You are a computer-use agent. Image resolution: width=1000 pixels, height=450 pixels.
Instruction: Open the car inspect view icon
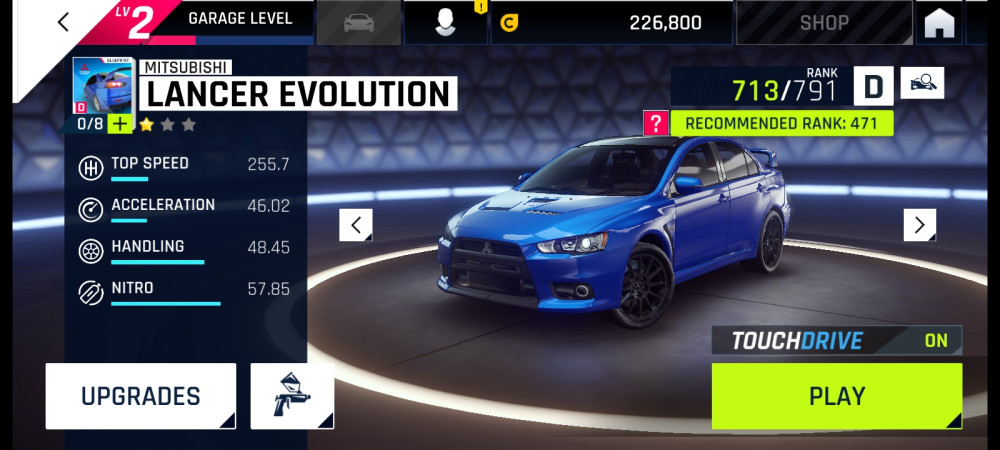coord(921,84)
